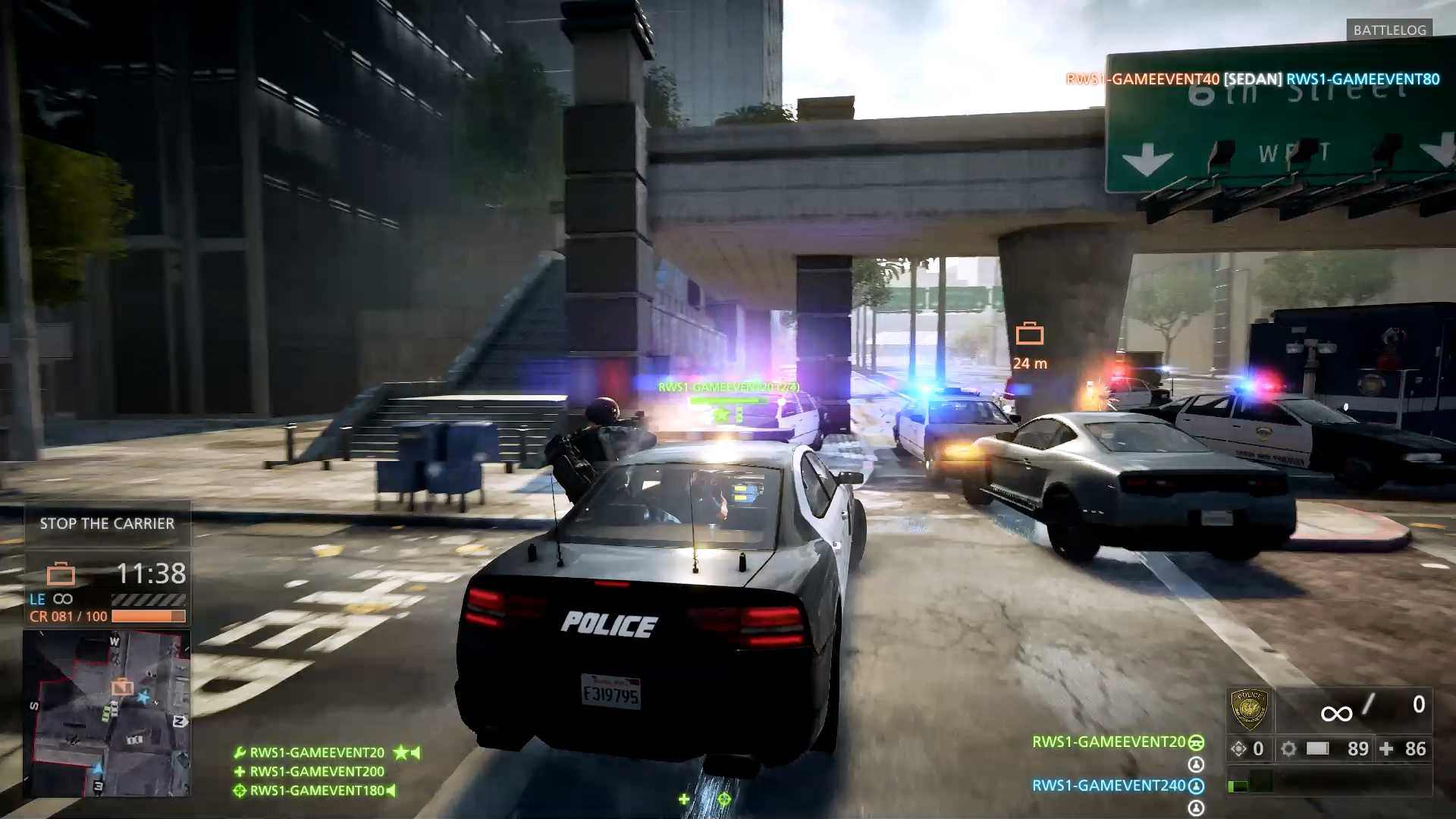Screen dimensions: 1456x819
Task: Select the magazine icon showing 89 rounds
Action: [x=1316, y=749]
